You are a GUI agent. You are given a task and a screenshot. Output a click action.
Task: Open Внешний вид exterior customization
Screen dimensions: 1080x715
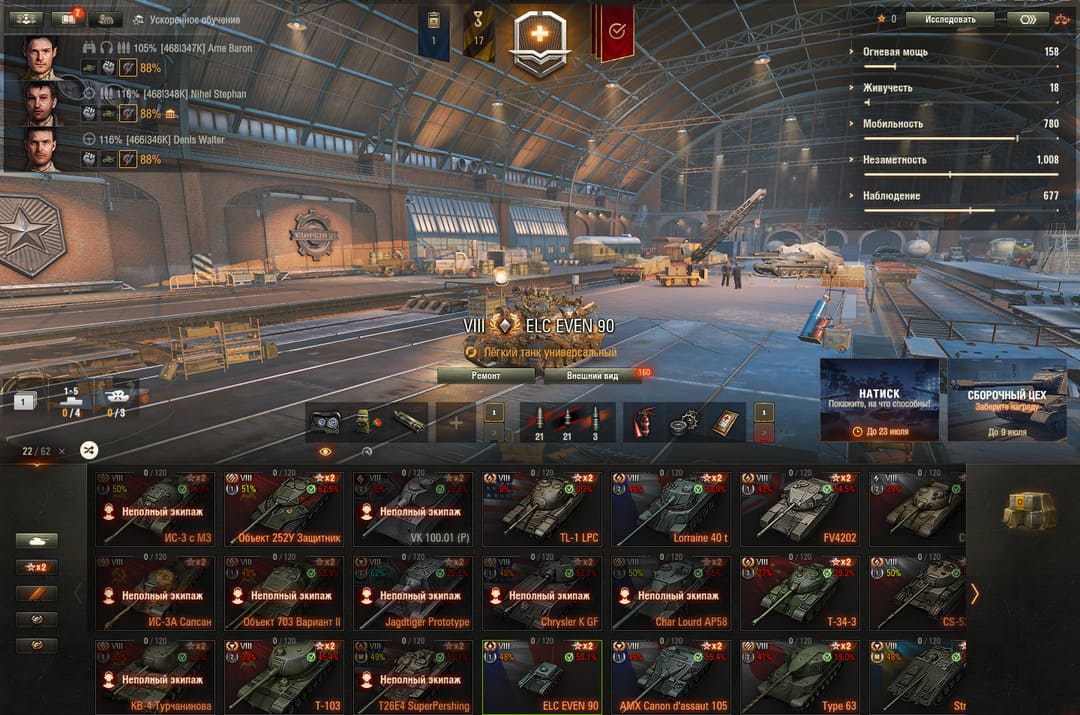click(x=592, y=375)
